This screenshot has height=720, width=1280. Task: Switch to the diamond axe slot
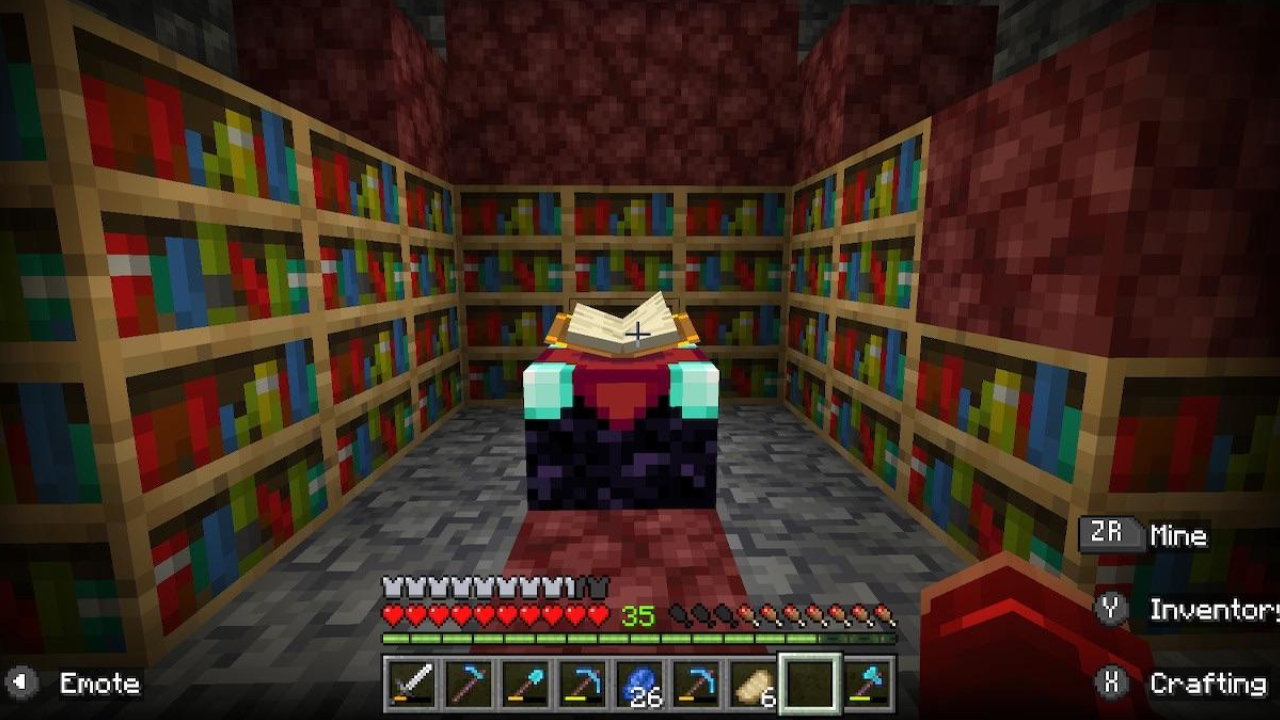pos(867,684)
